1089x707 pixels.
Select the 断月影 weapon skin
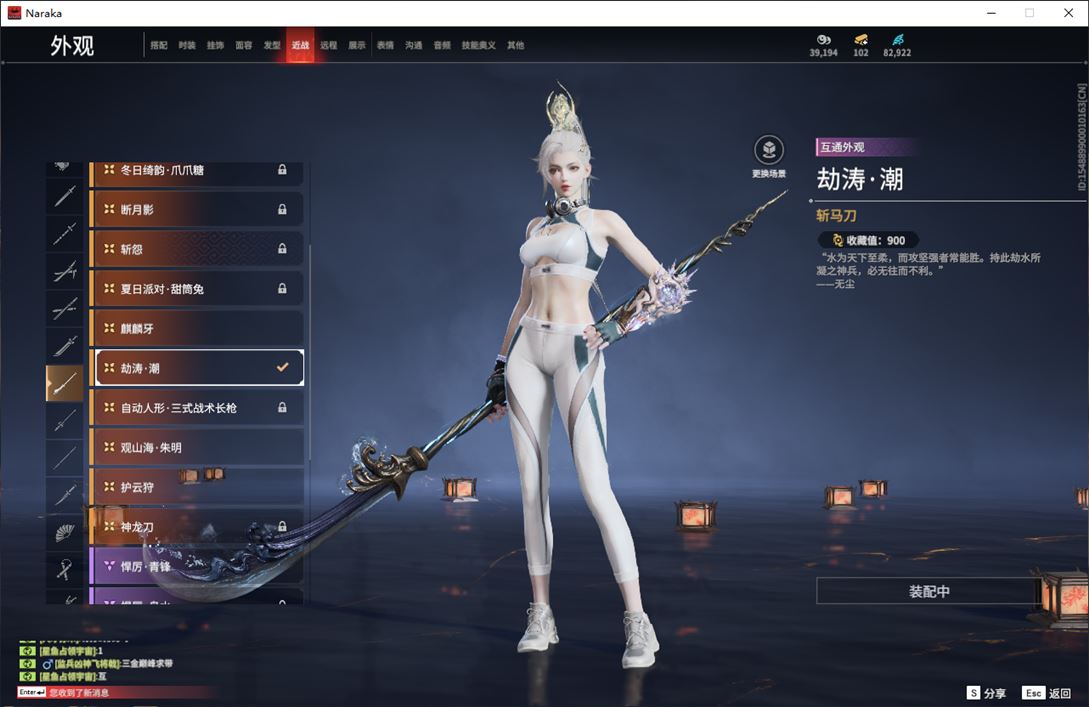click(197, 209)
